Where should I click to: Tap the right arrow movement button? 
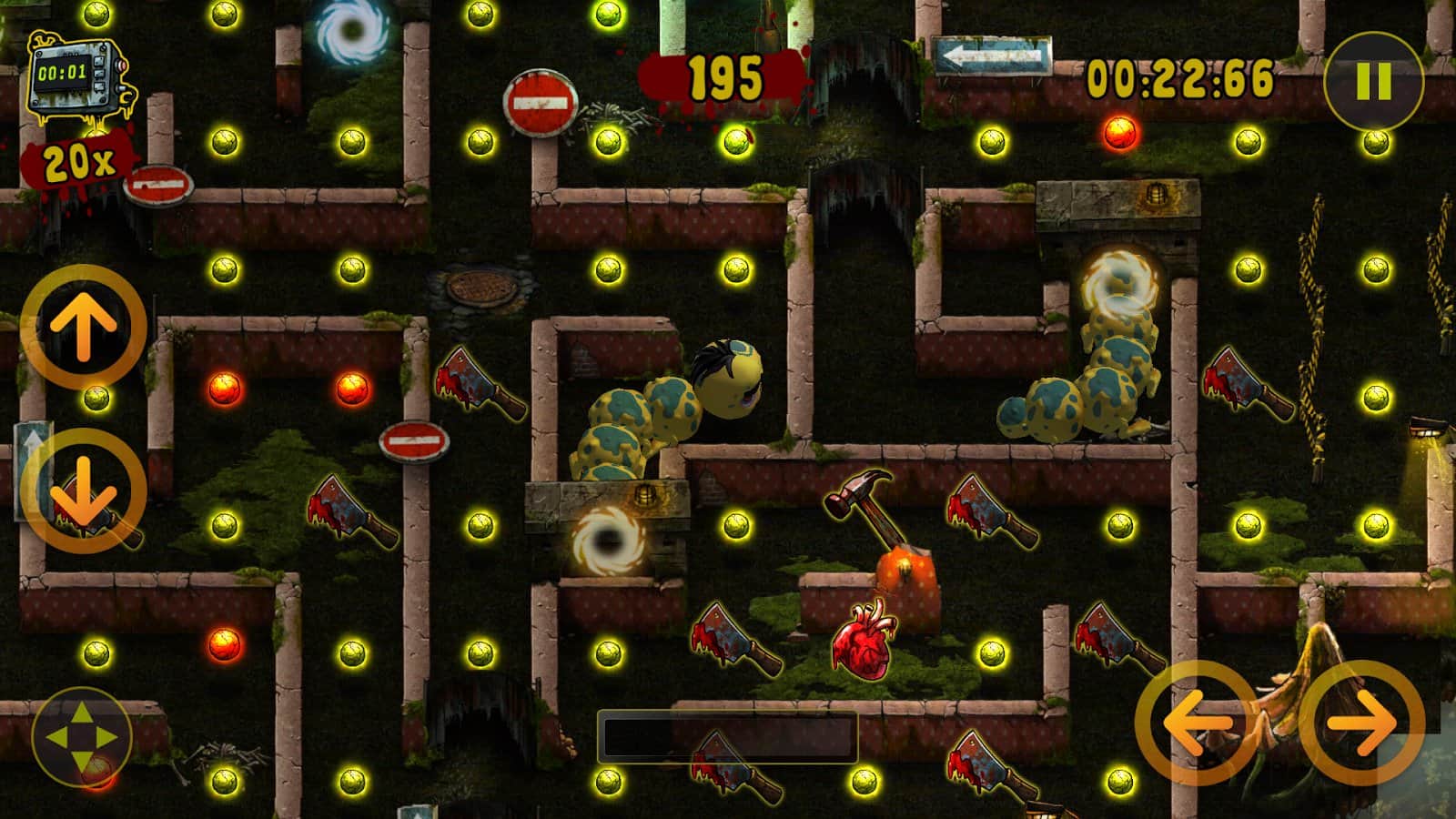[1361, 723]
